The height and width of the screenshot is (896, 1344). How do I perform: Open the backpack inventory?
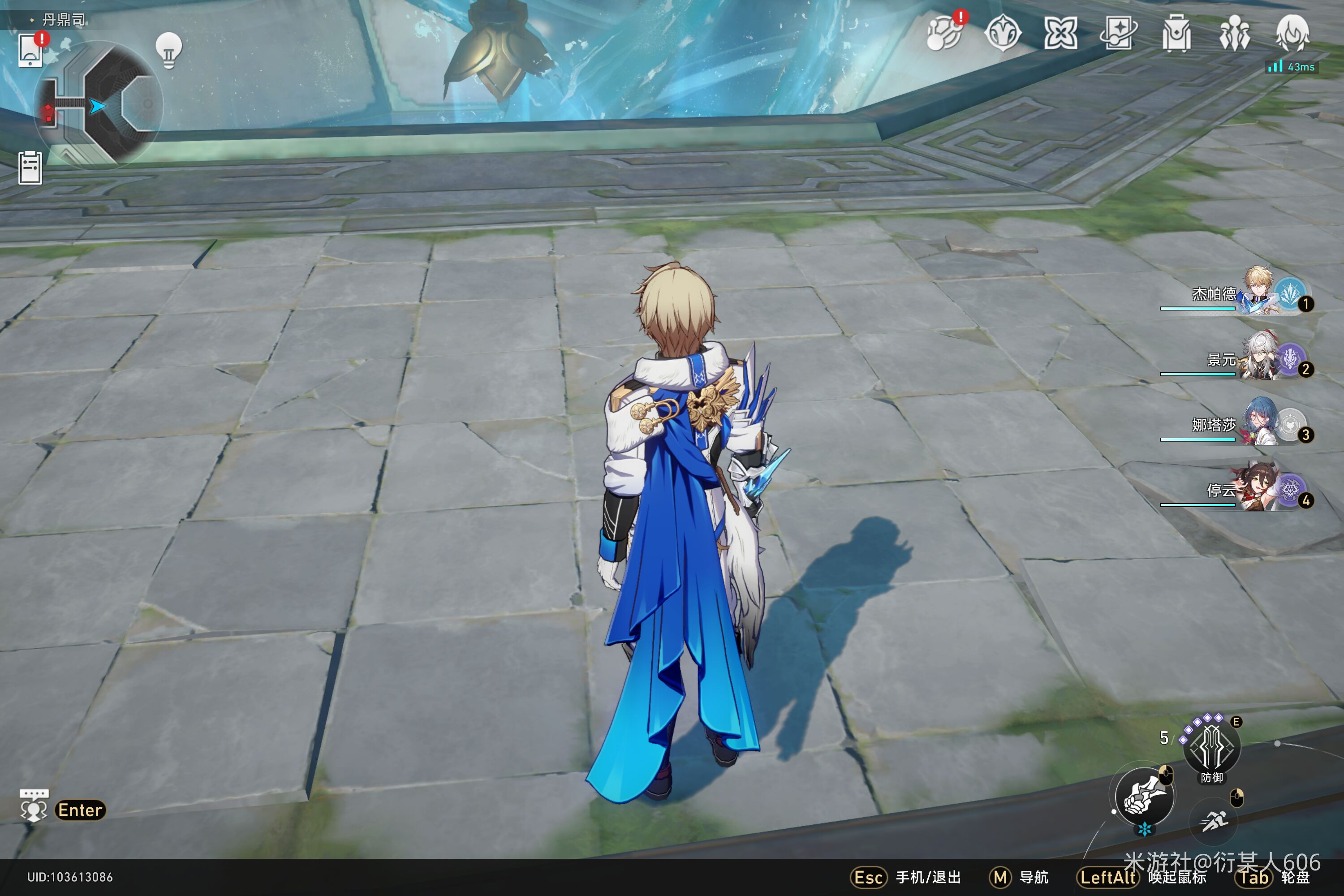pyautogui.click(x=1176, y=33)
